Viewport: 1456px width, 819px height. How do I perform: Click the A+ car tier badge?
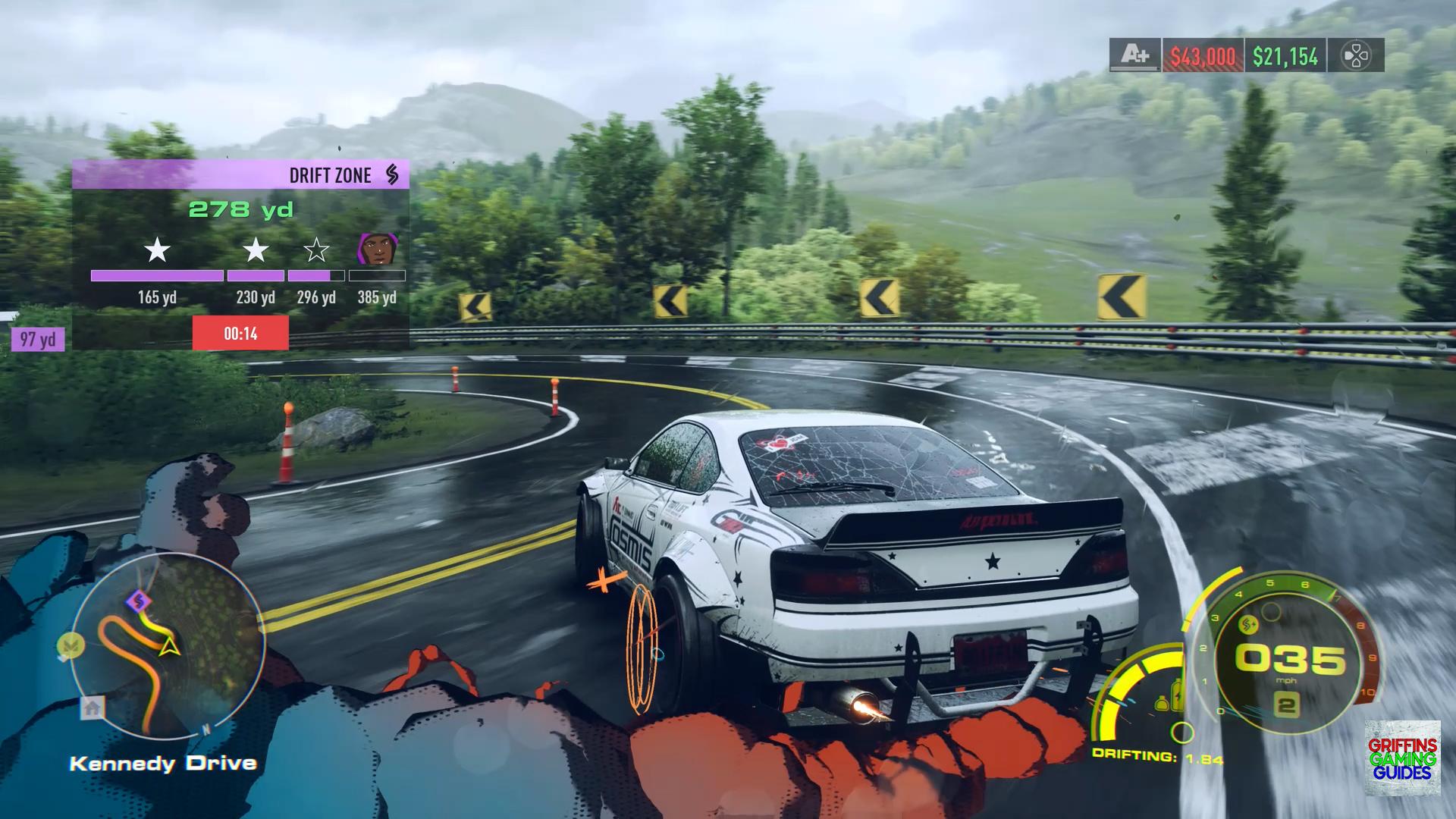(x=1134, y=55)
